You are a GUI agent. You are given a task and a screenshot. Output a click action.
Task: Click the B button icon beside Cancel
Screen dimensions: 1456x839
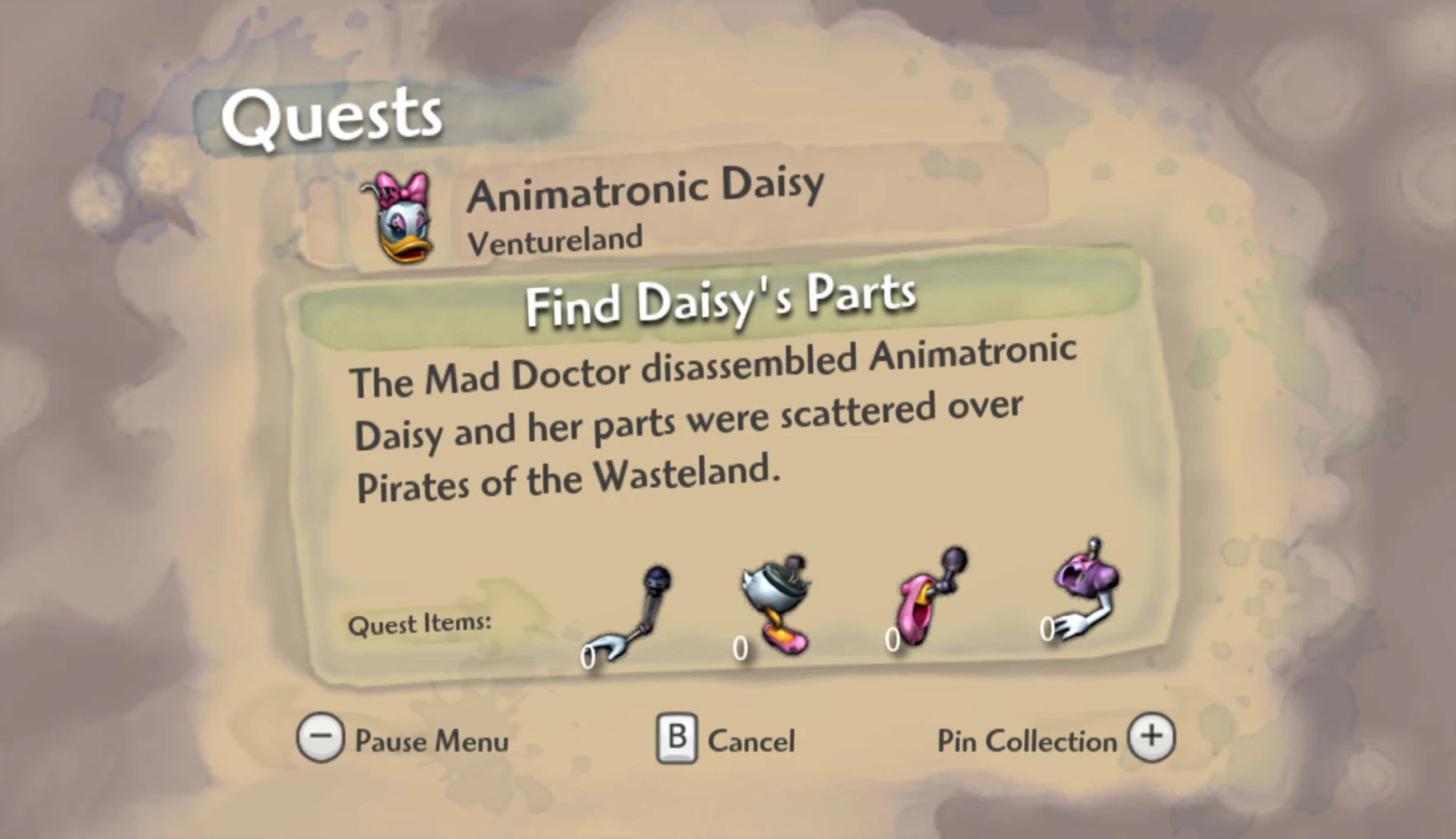678,737
